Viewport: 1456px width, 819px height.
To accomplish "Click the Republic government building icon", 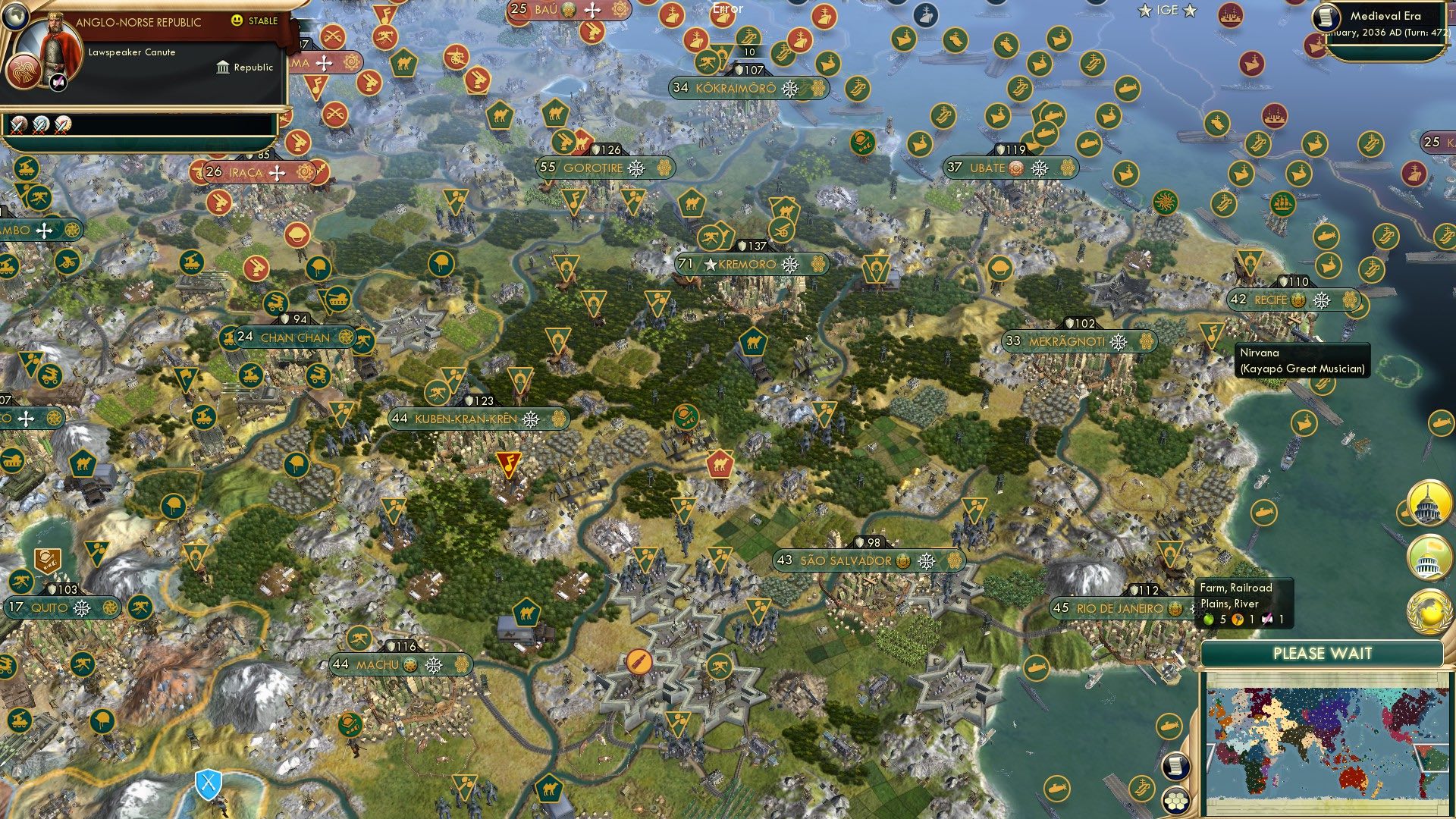I will click(224, 67).
